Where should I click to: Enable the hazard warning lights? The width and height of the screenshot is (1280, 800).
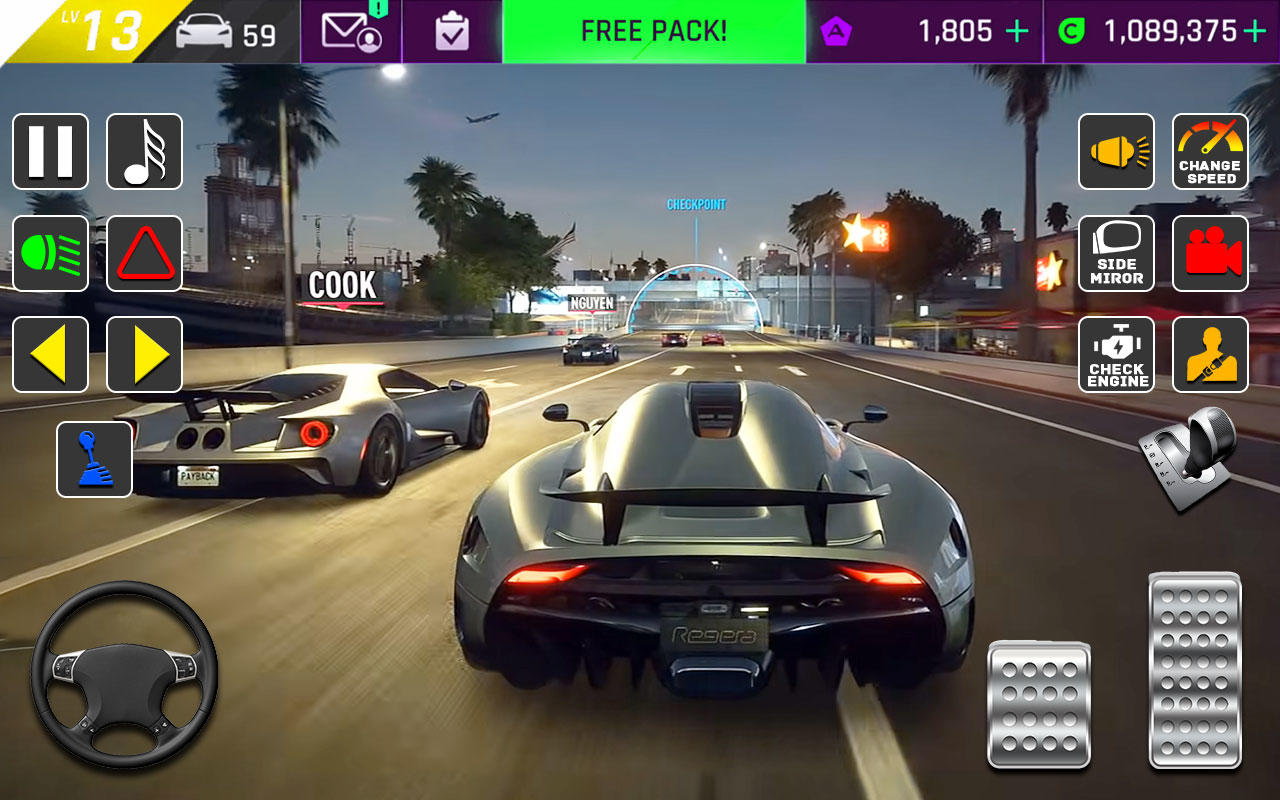pos(144,253)
